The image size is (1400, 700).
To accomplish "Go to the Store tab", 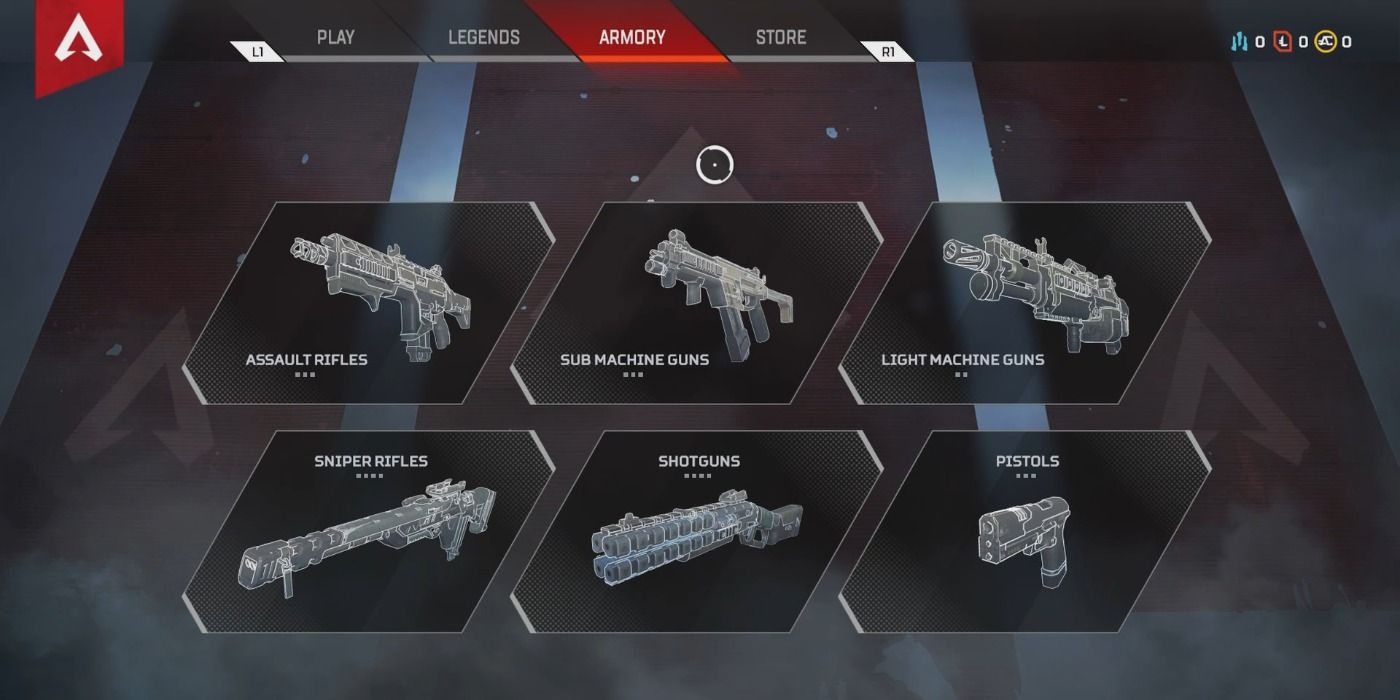I will 781,38.
